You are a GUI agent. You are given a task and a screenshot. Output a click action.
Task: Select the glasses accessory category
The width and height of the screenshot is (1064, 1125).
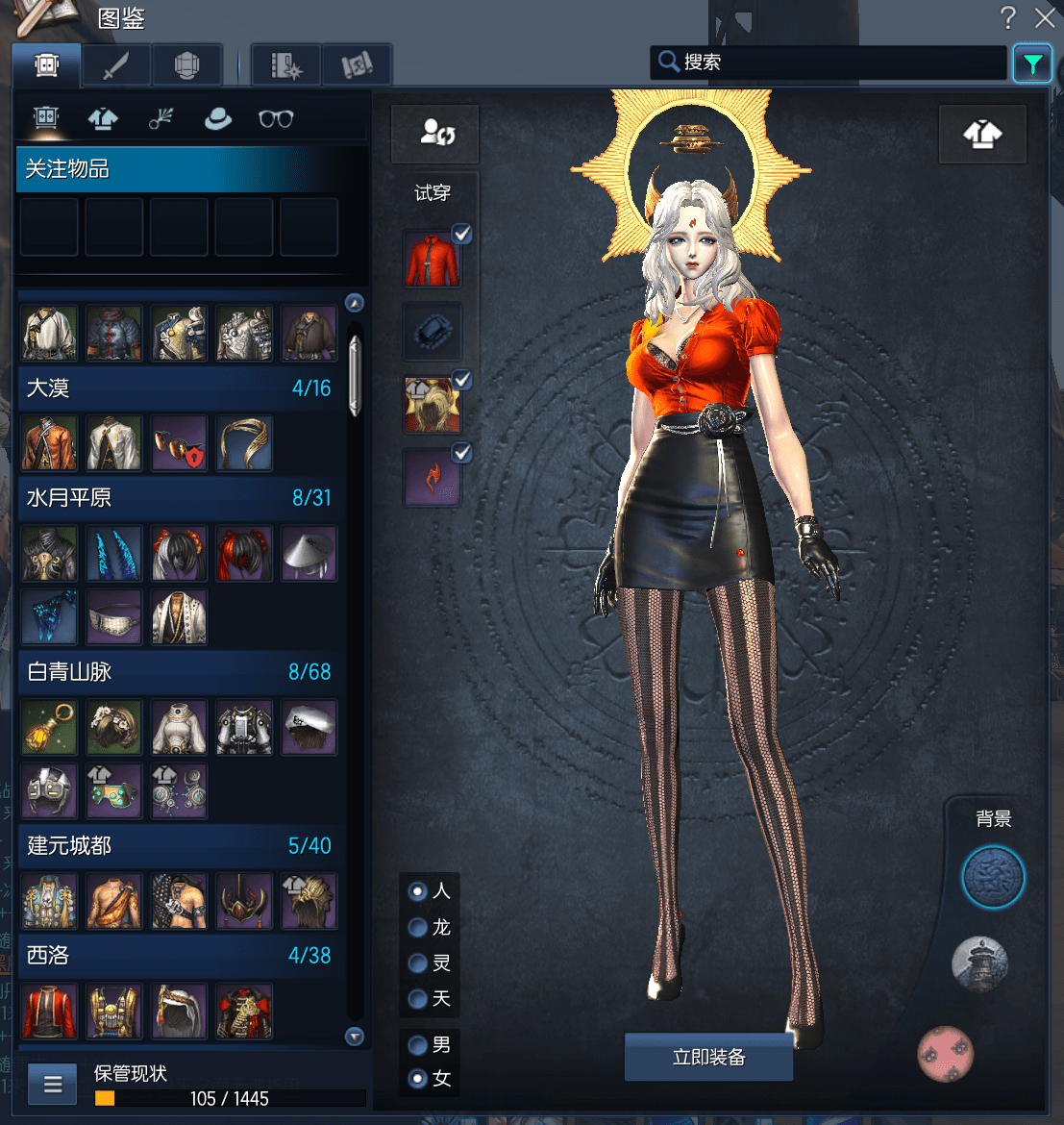click(x=276, y=118)
